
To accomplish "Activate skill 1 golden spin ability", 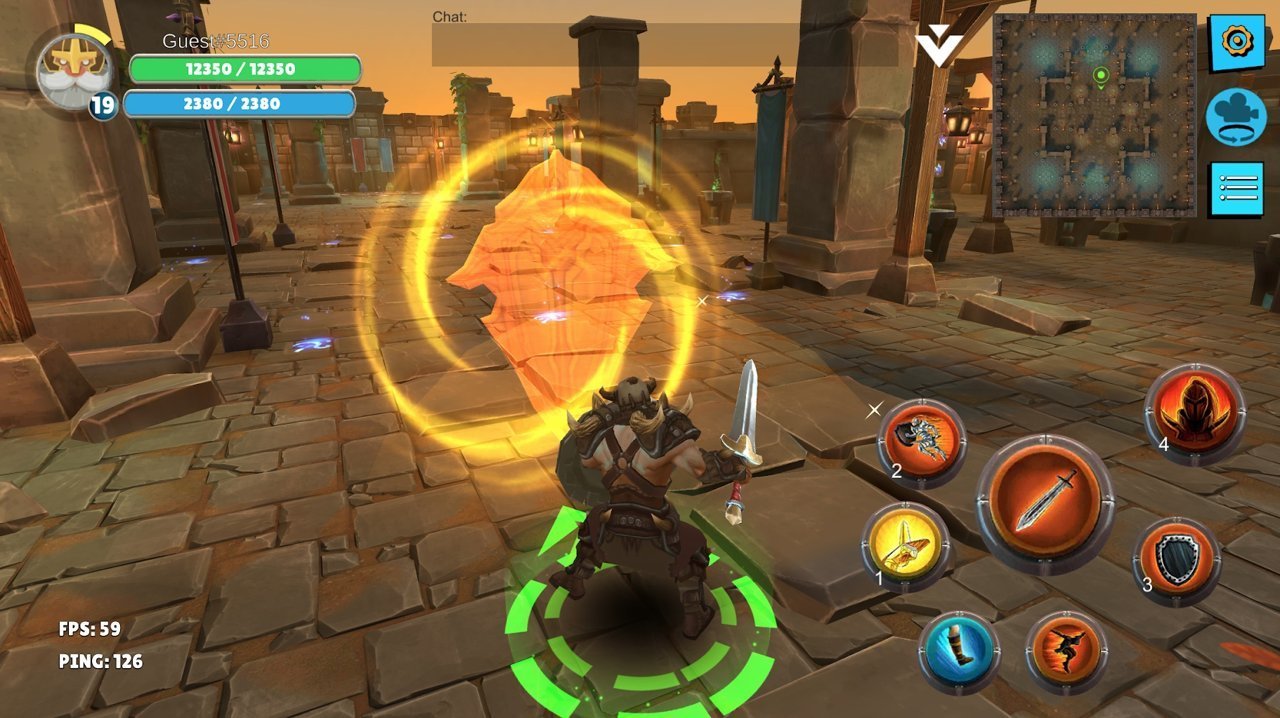I will coord(906,545).
